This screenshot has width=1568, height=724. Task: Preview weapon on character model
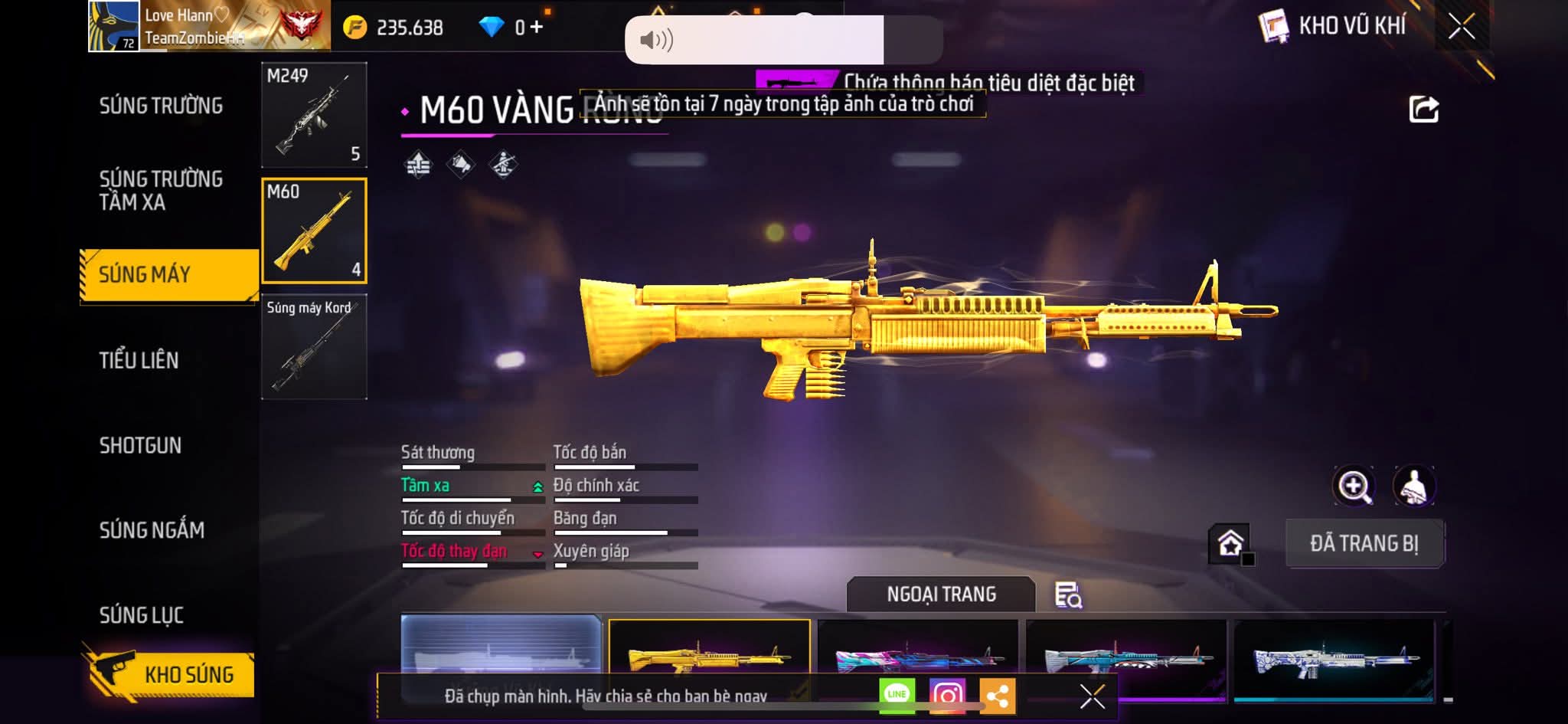(x=1413, y=486)
